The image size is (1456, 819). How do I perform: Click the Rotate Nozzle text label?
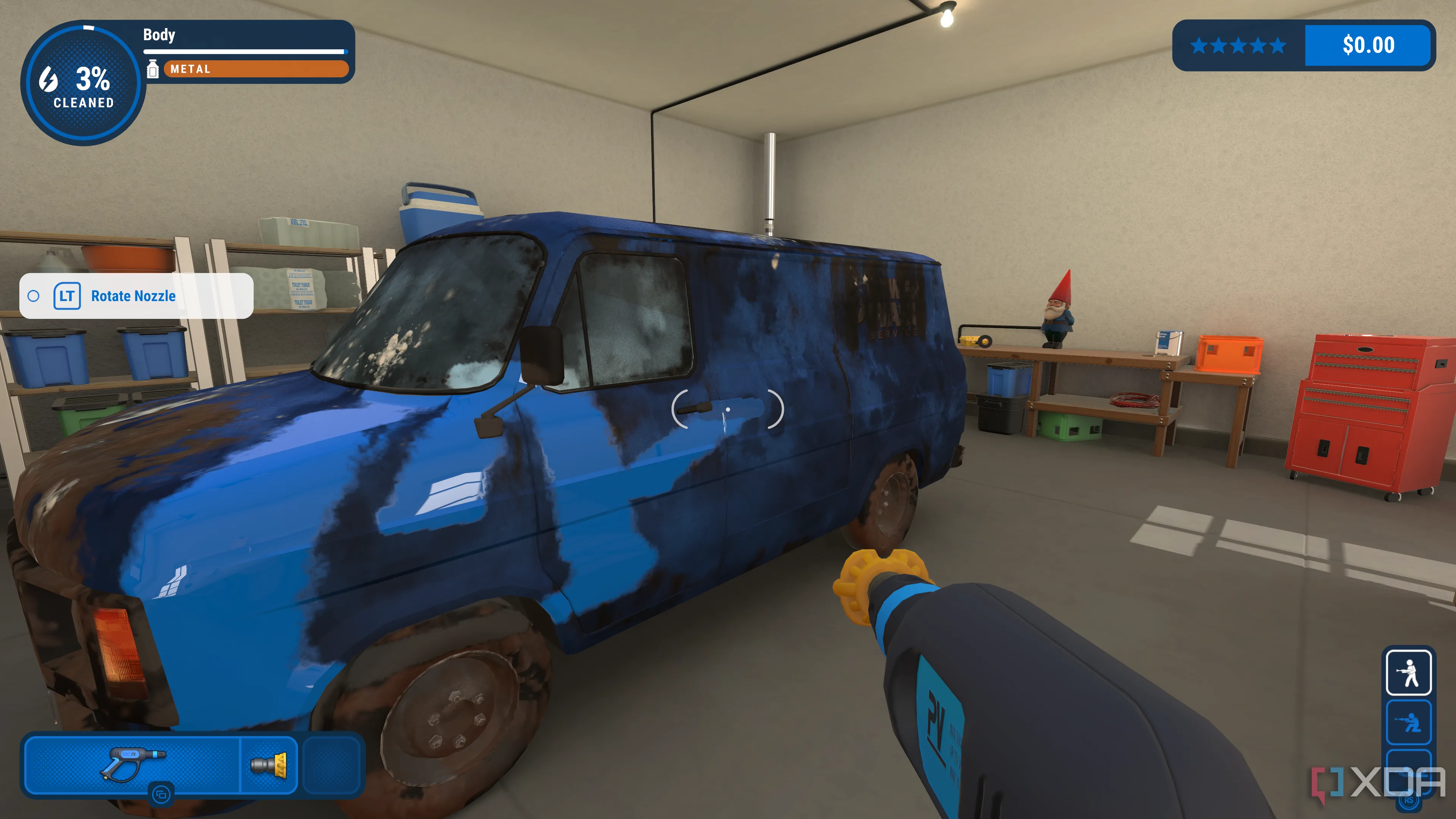[133, 296]
